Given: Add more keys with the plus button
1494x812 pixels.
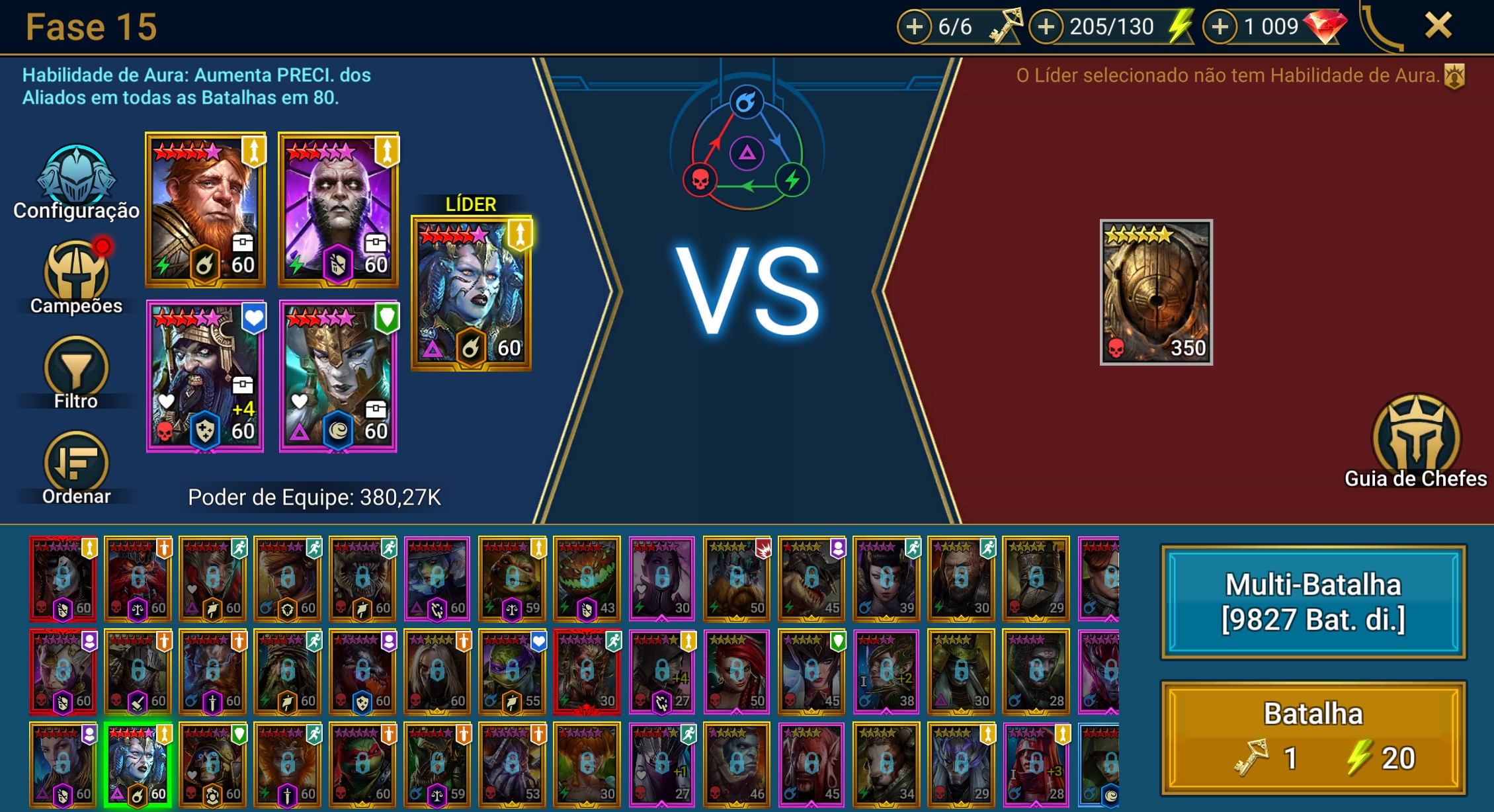Looking at the screenshot, I should pos(914,27).
